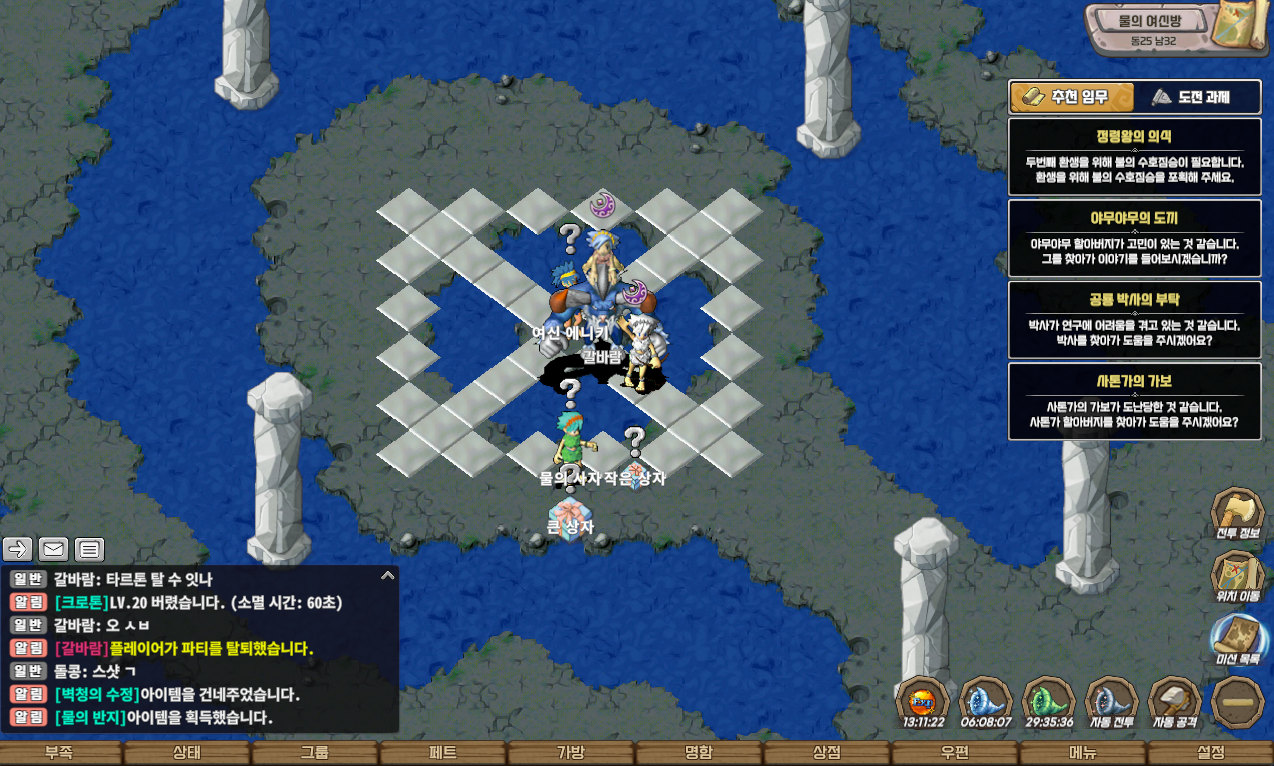The height and width of the screenshot is (766, 1274).
Task: Select the 추천 임무 tab
Action: [x=1072, y=97]
